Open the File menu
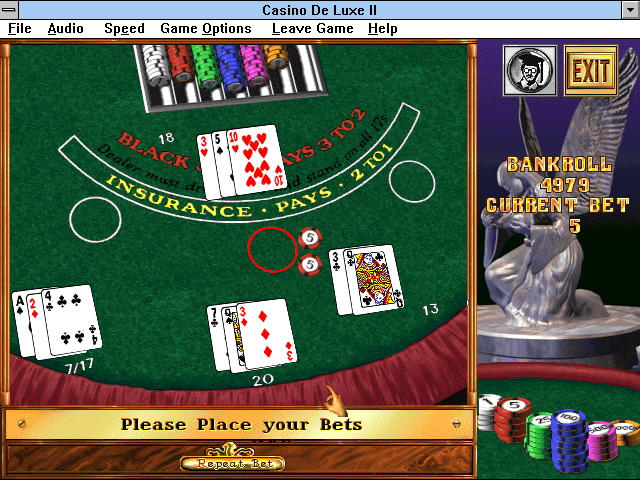 (x=19, y=29)
